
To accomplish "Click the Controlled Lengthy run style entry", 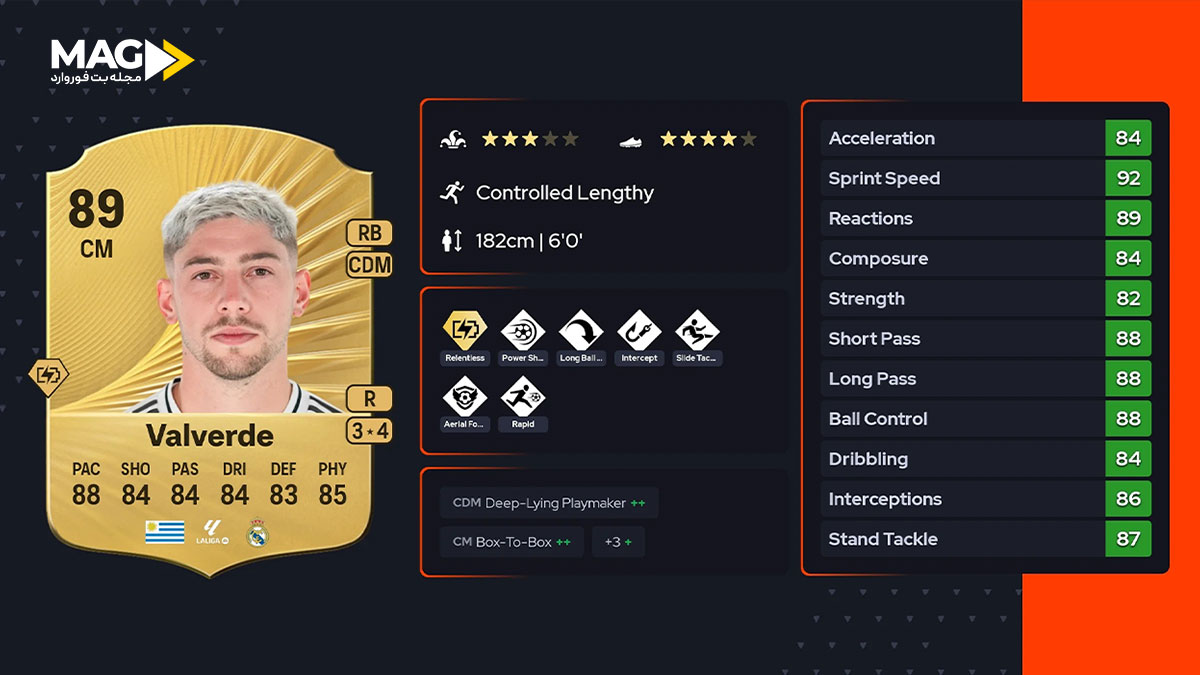I will pyautogui.click(x=564, y=193).
